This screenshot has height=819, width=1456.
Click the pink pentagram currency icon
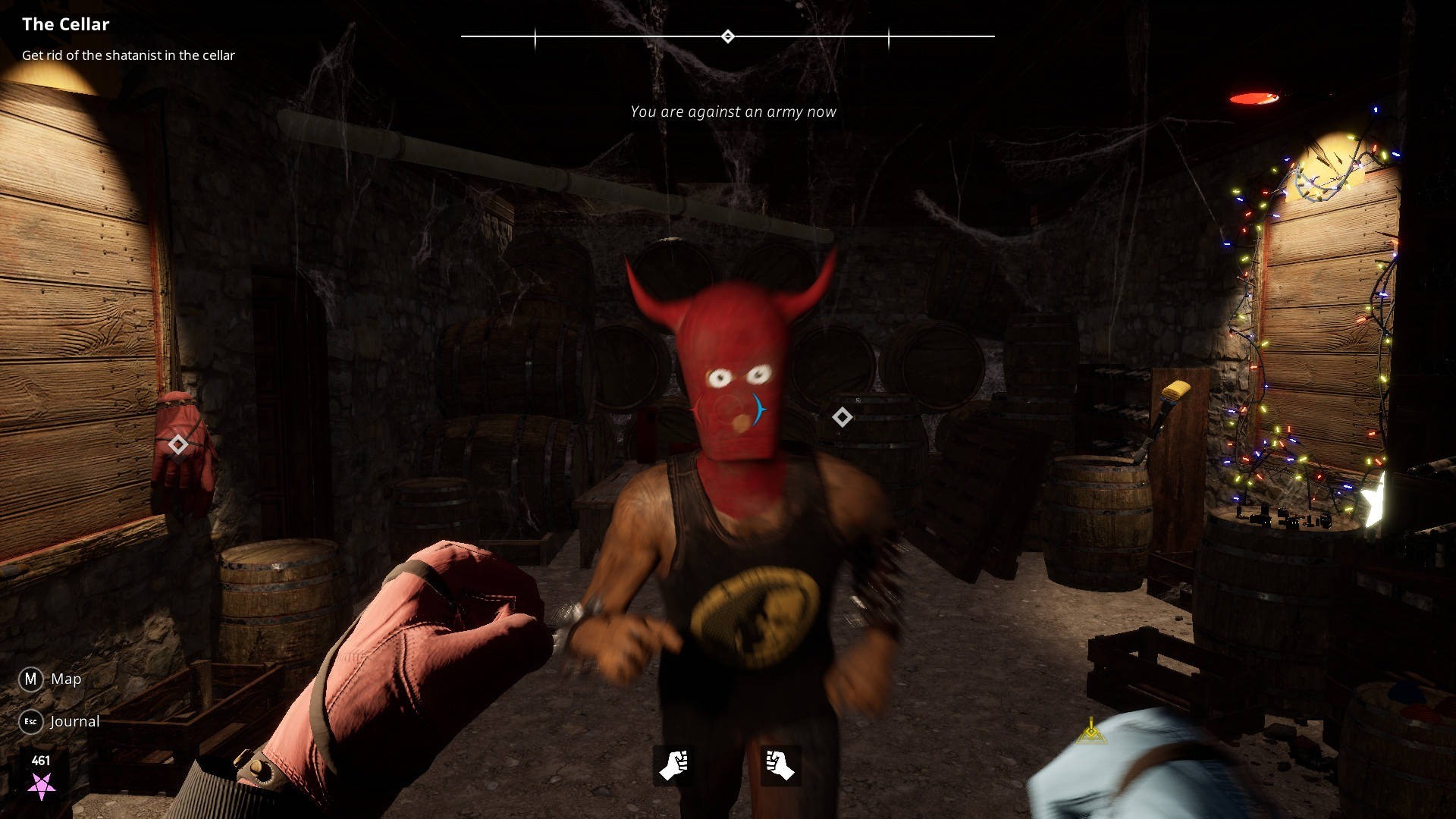coord(41,786)
